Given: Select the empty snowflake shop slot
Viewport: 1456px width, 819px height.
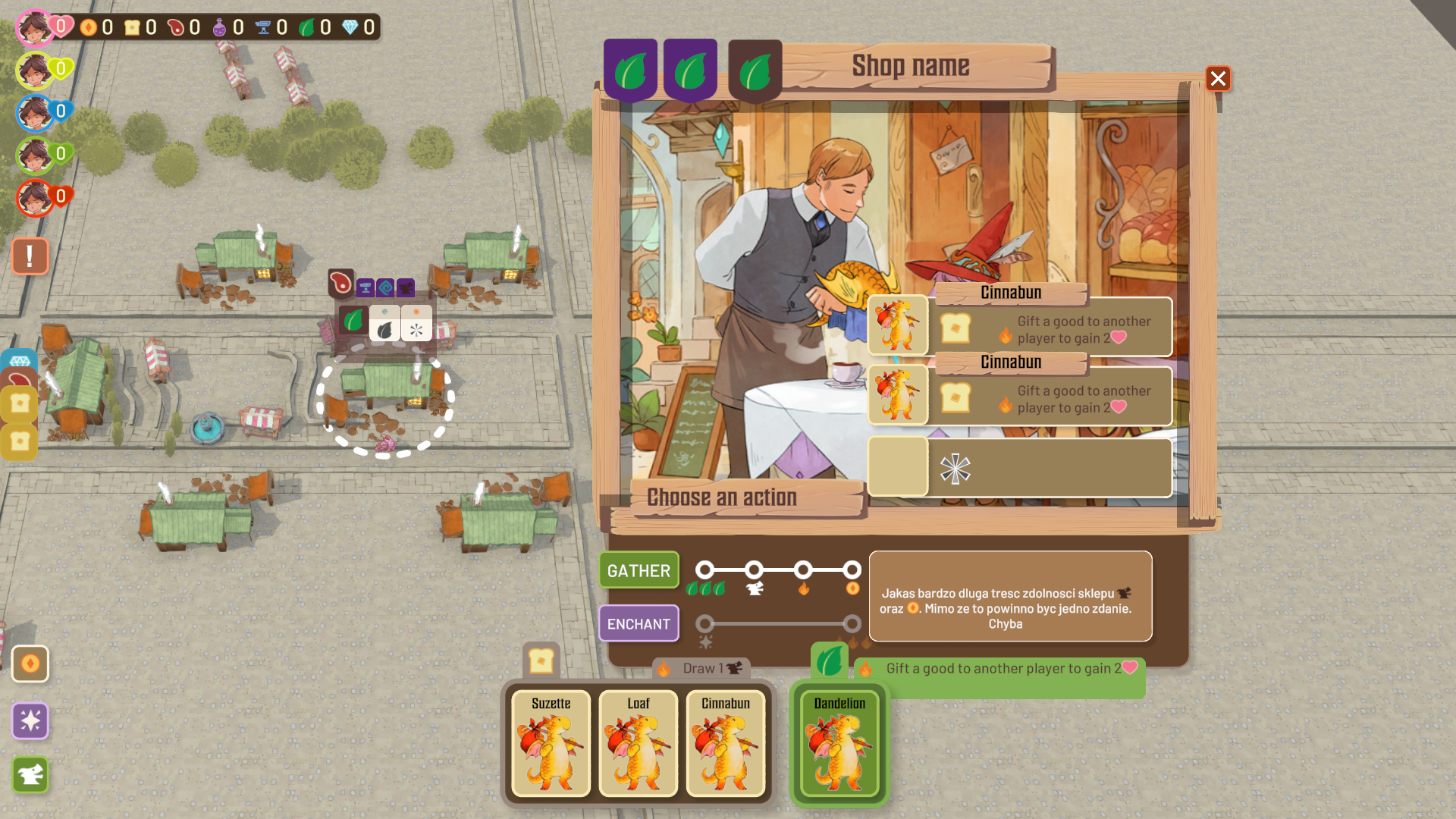Looking at the screenshot, I should pos(1020,468).
